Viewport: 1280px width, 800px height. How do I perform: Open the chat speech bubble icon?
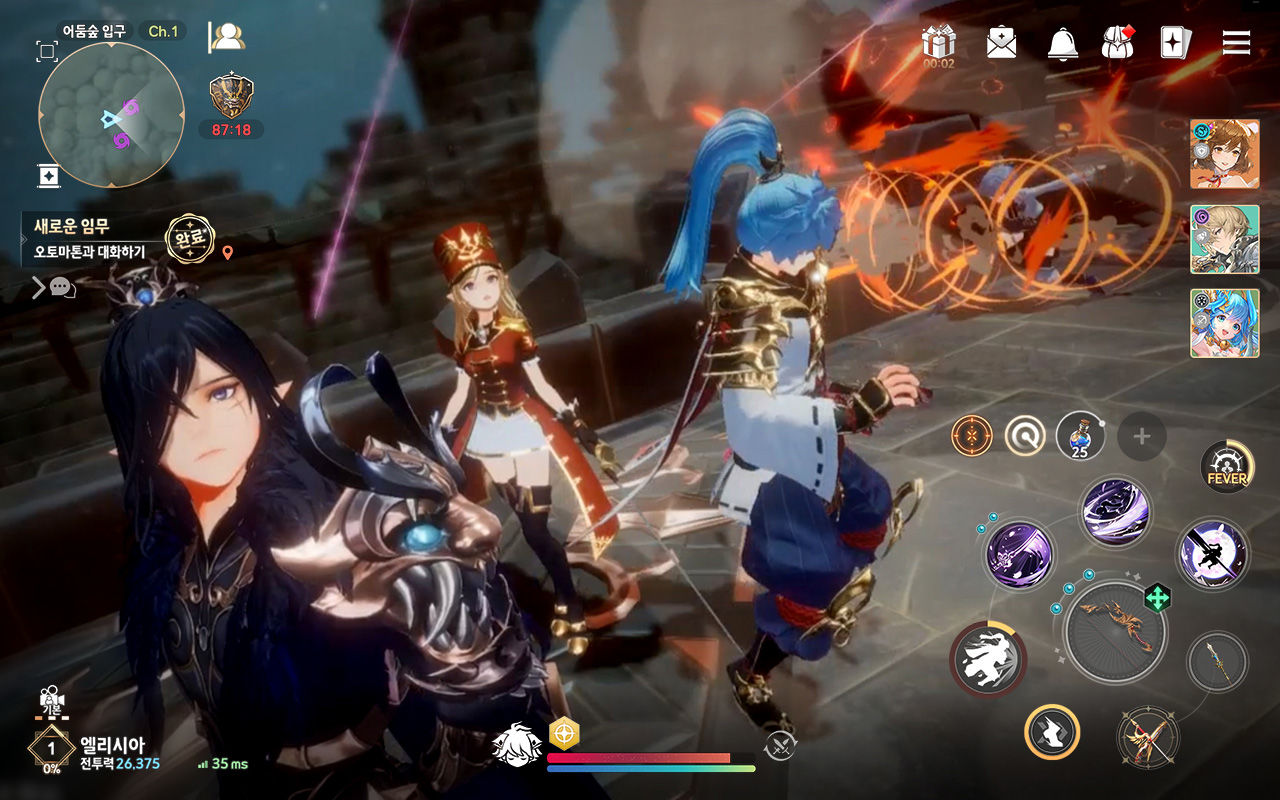tap(62, 288)
